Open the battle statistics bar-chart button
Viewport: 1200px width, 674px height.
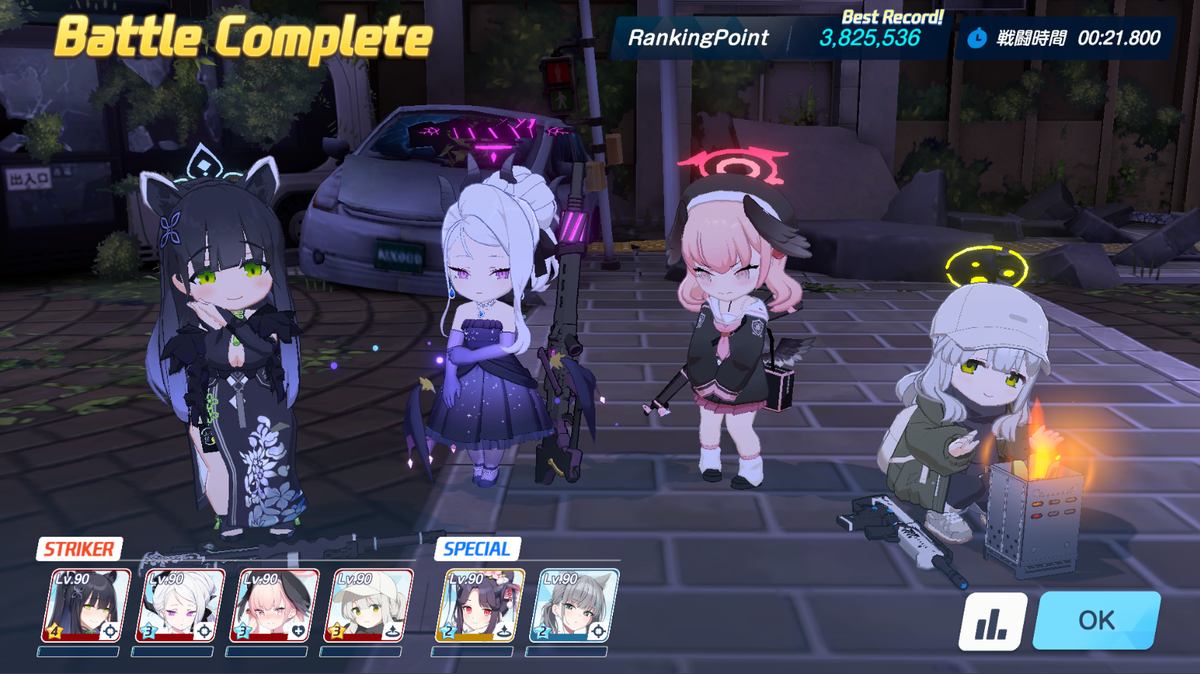(992, 621)
